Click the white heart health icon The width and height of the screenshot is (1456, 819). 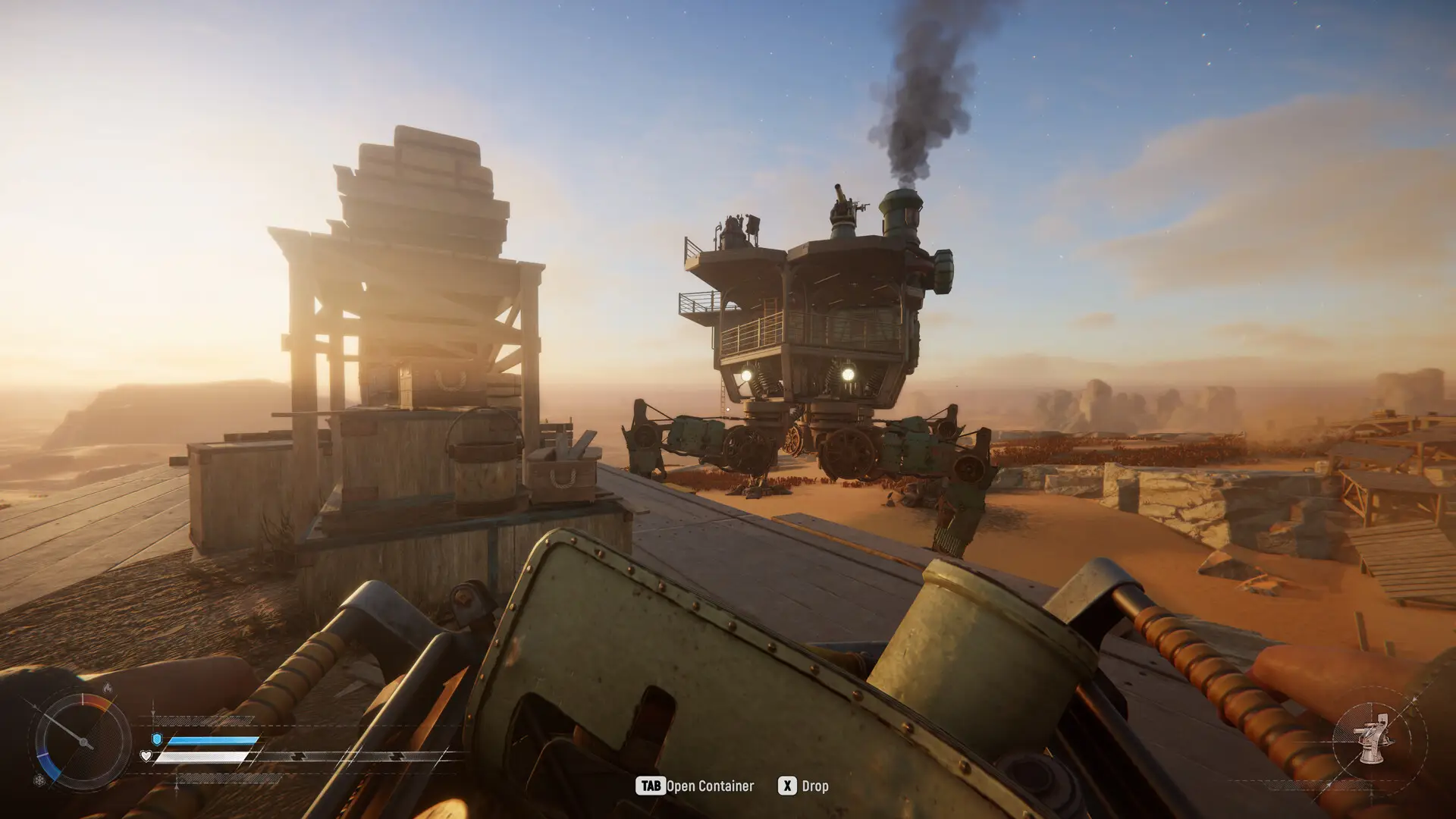[x=146, y=756]
